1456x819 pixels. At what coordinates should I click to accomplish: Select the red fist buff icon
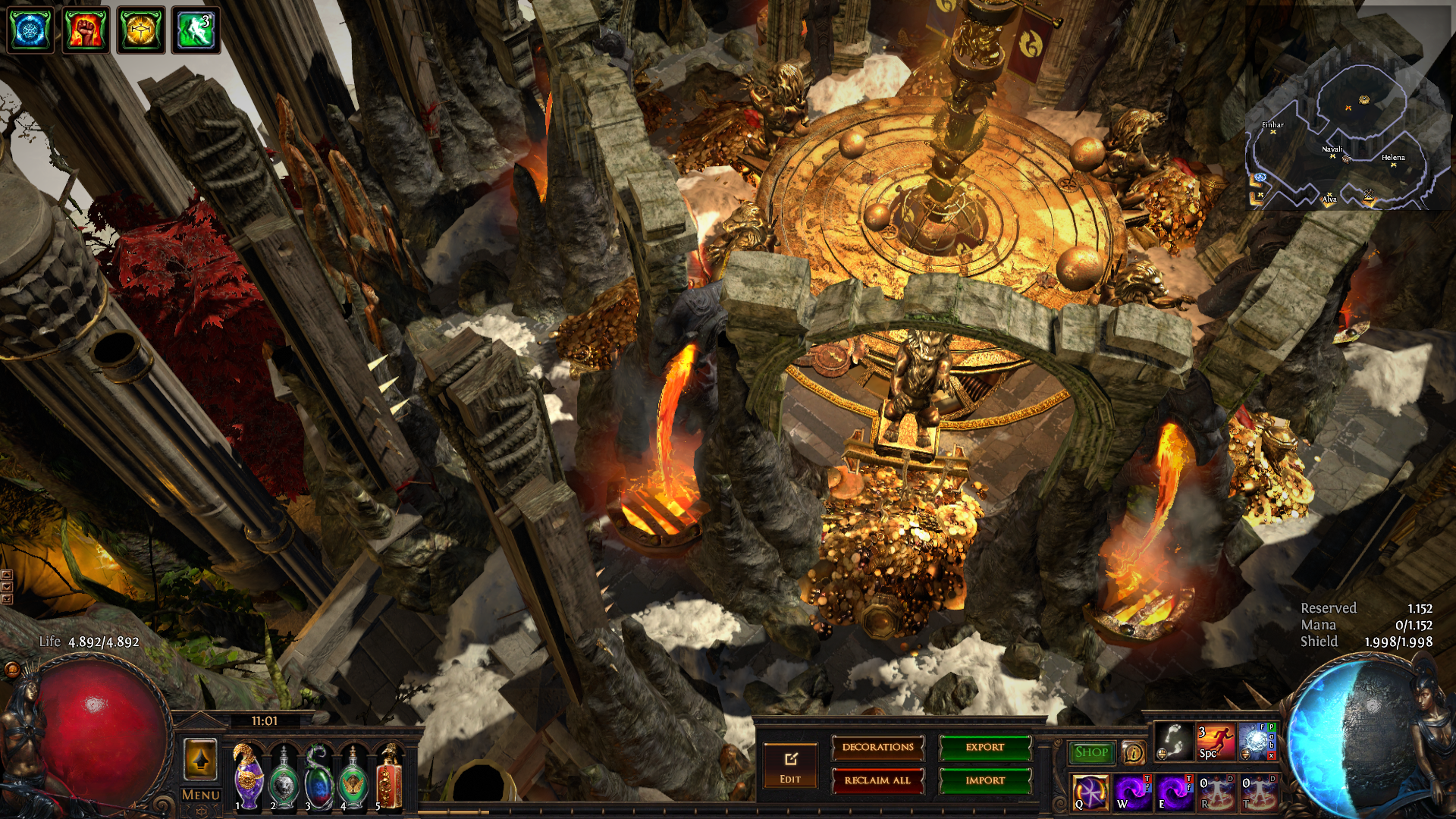[86, 30]
